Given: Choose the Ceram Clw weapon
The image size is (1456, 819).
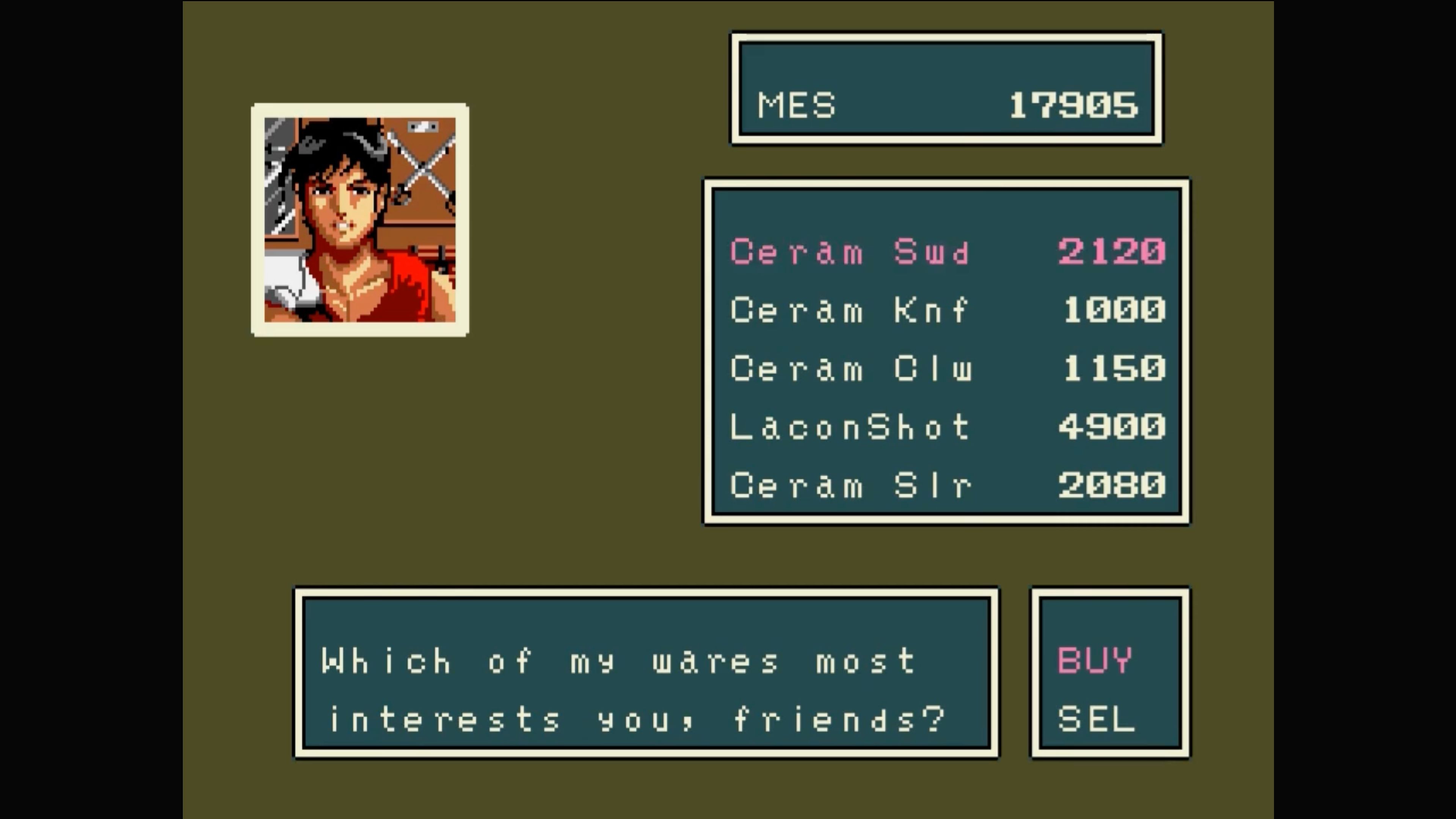Looking at the screenshot, I should point(850,369).
